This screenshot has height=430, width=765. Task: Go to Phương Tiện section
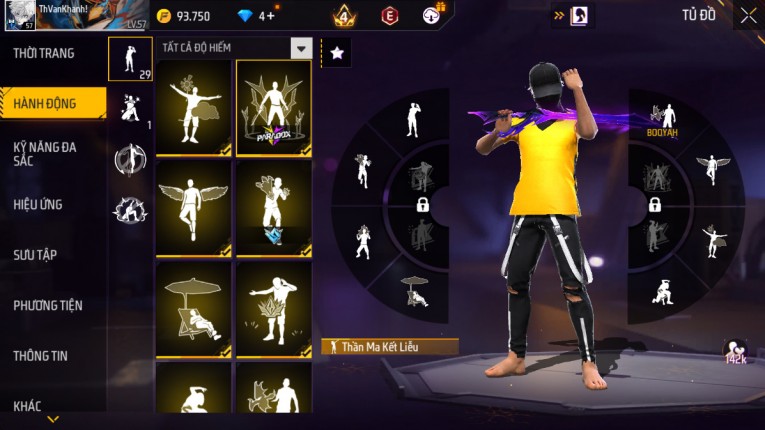coord(48,305)
